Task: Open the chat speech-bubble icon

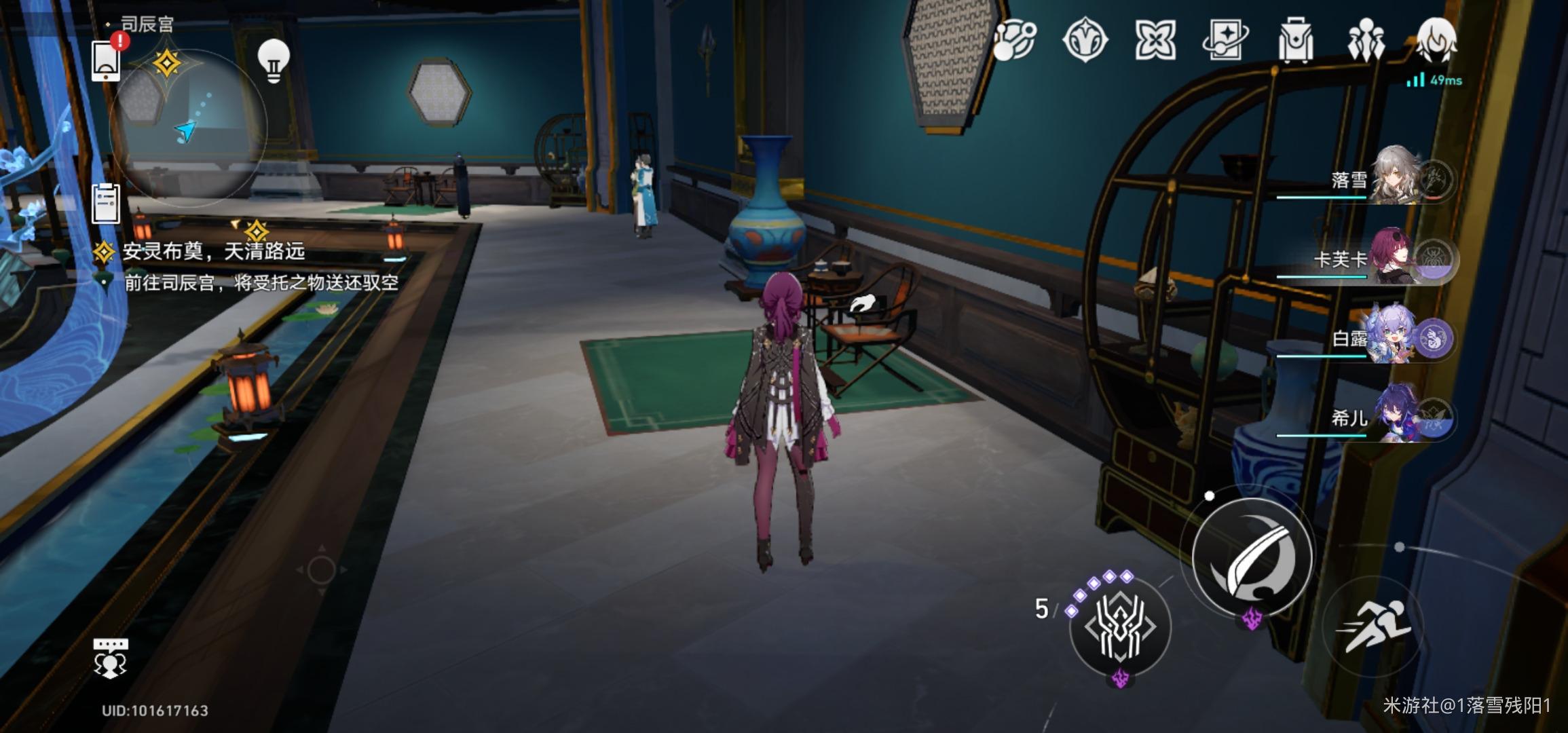Action: 110,657
